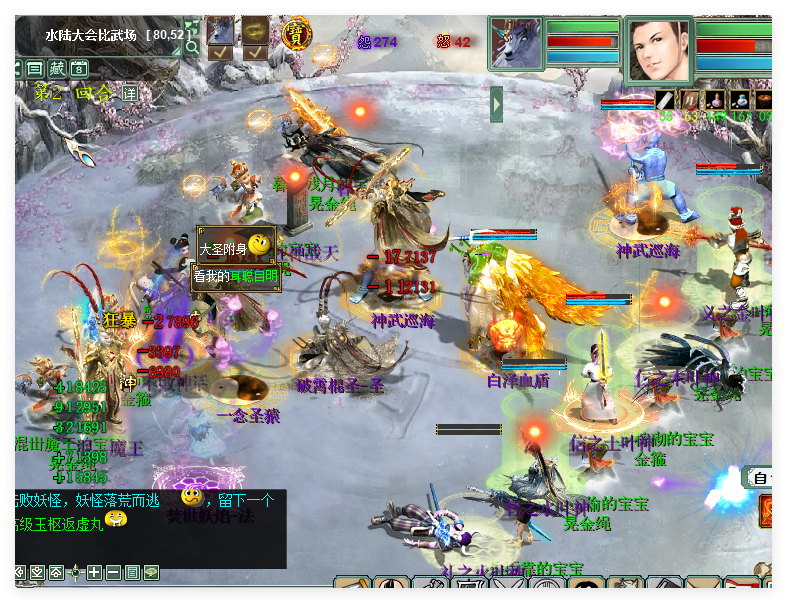
Task: Show round details with the 详 button
Action: [x=129, y=93]
